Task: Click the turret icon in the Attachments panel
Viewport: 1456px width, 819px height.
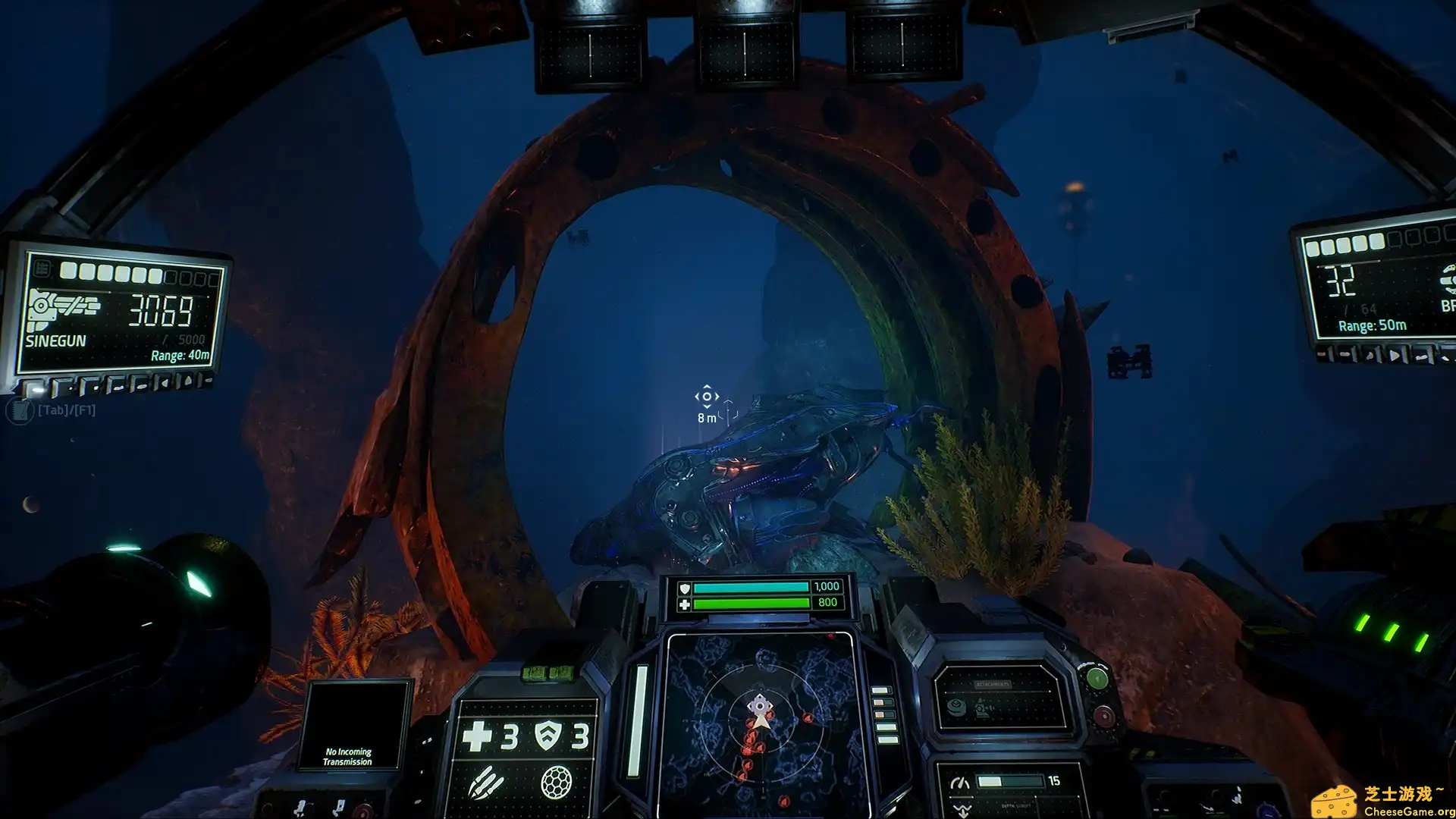Action: [984, 709]
